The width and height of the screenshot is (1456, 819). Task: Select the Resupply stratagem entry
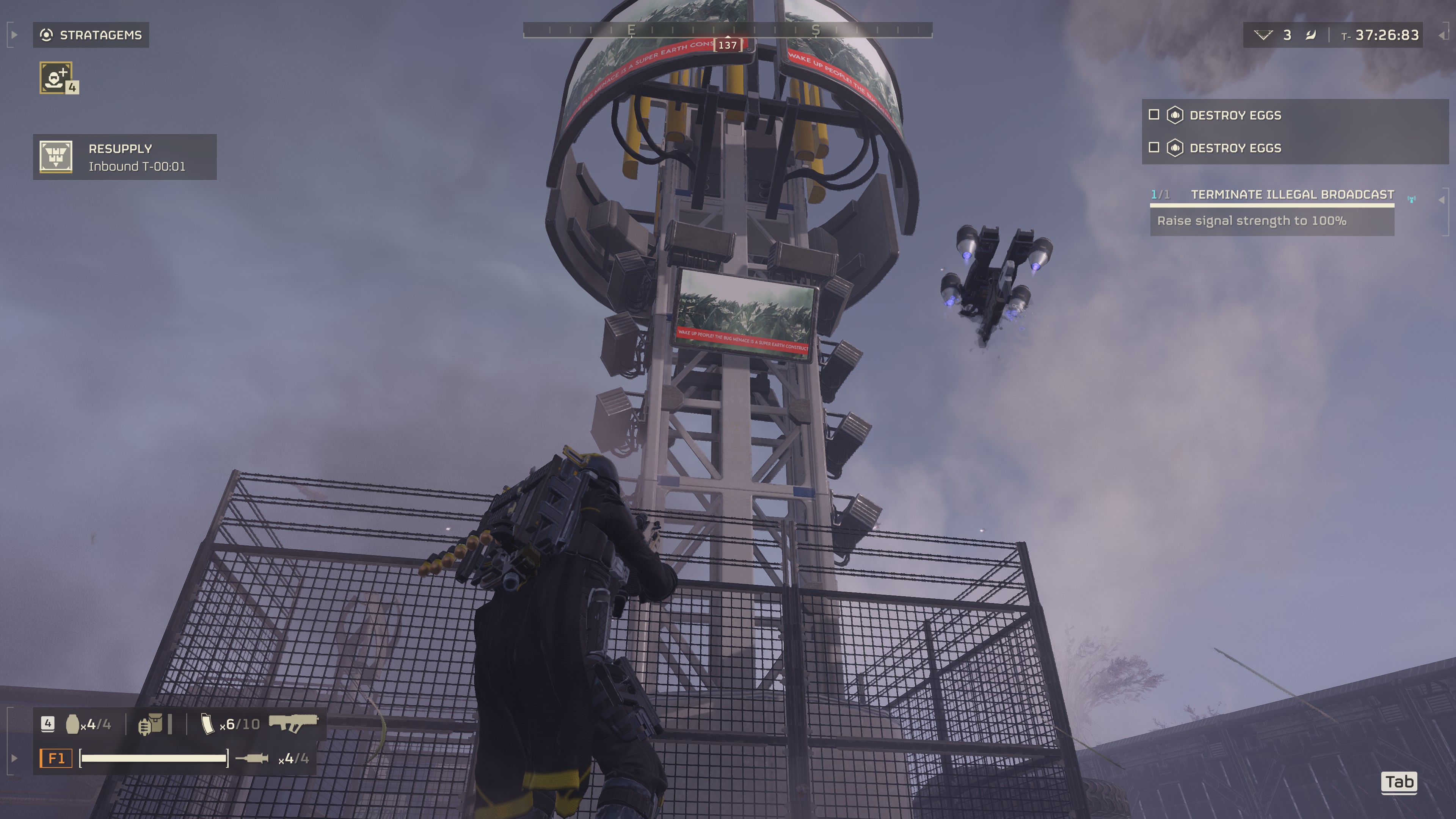click(x=124, y=157)
